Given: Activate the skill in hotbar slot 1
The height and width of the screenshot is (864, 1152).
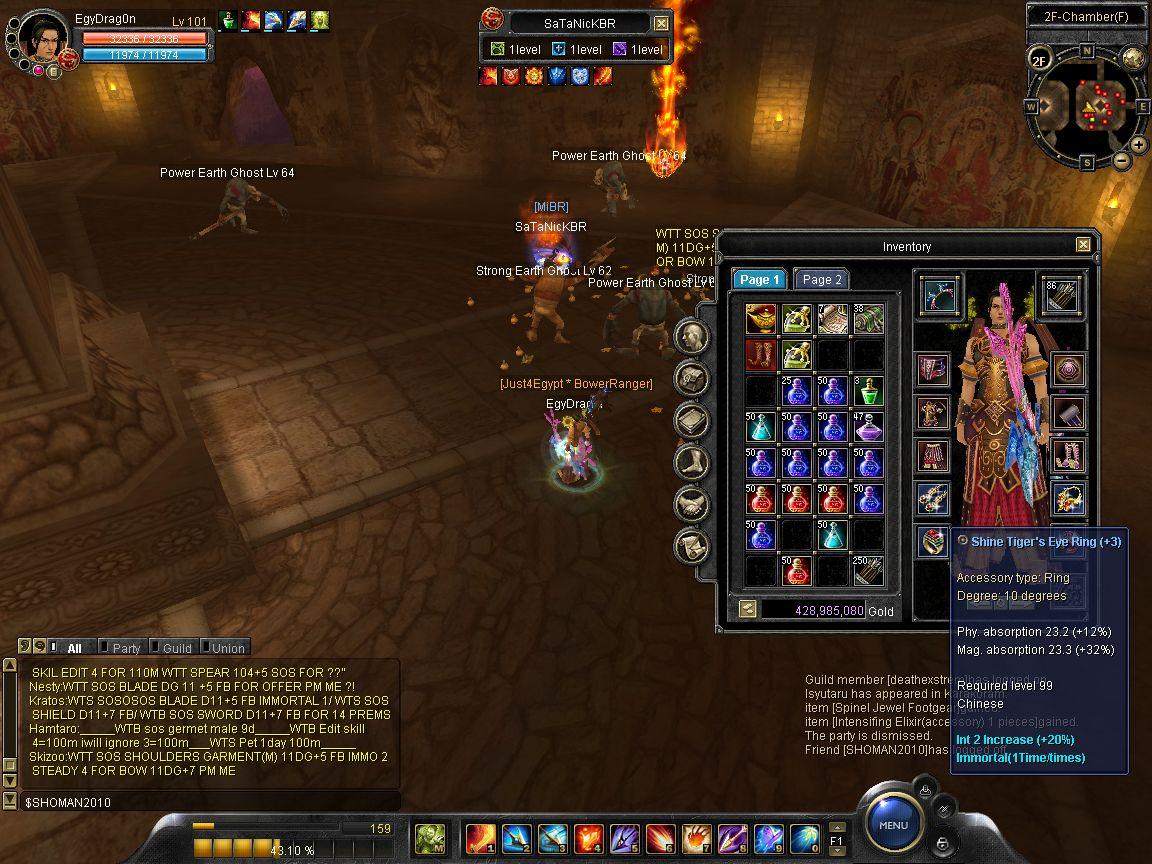Looking at the screenshot, I should coord(481,837).
